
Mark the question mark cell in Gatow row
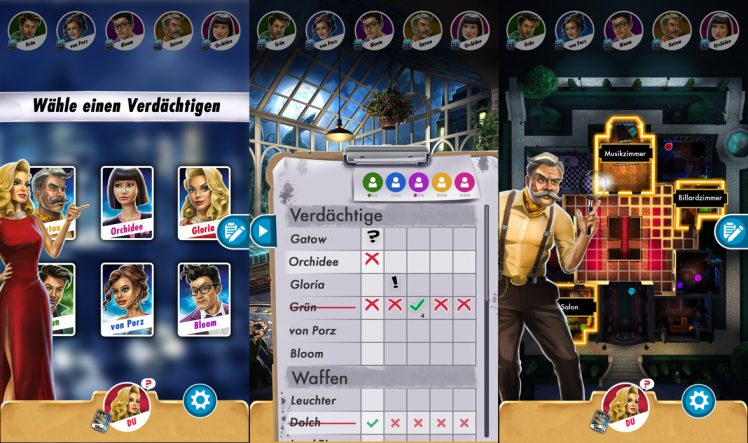pos(372,237)
